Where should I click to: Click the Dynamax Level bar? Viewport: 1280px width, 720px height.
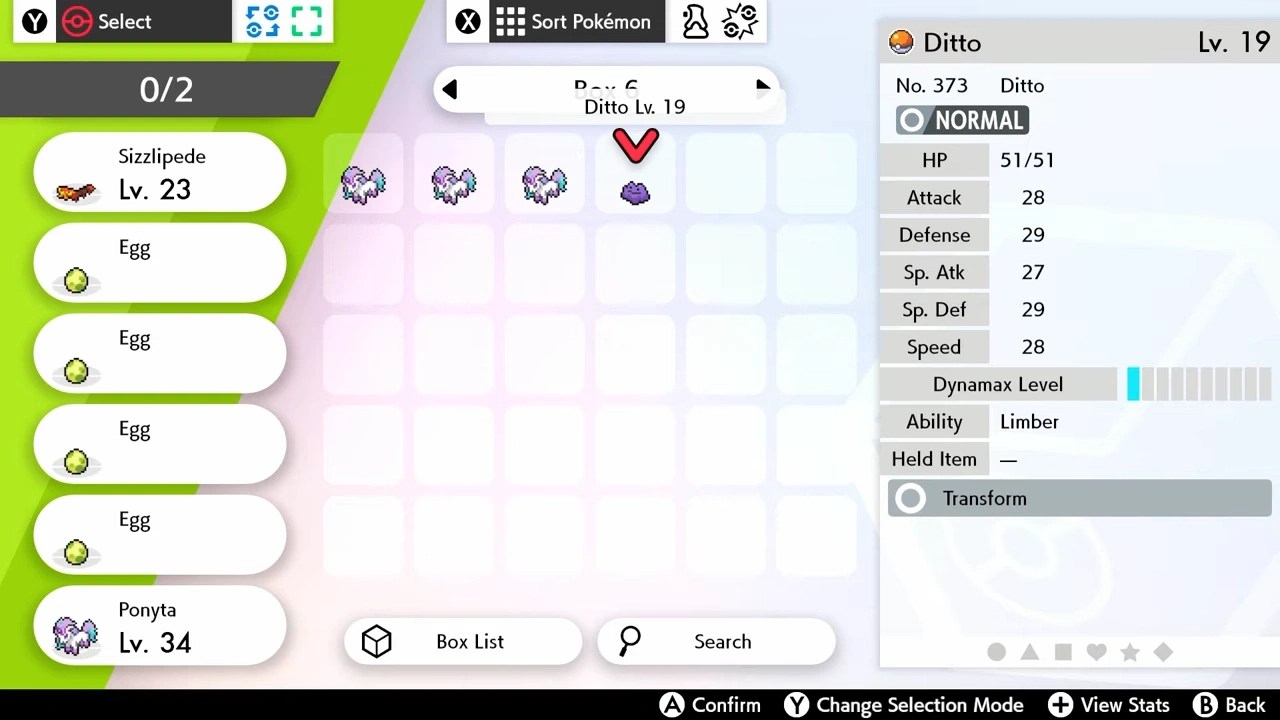pyautogui.click(x=1197, y=384)
